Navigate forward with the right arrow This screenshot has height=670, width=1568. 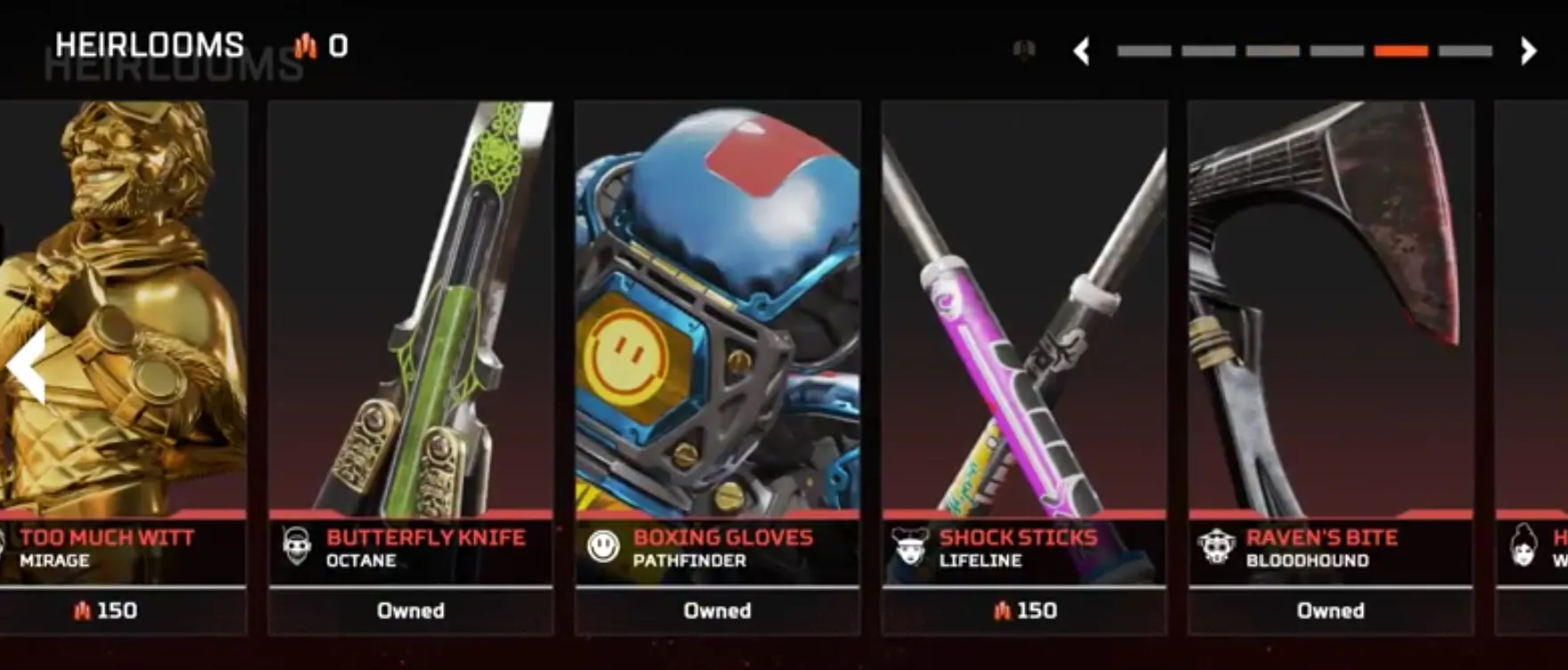[x=1529, y=53]
